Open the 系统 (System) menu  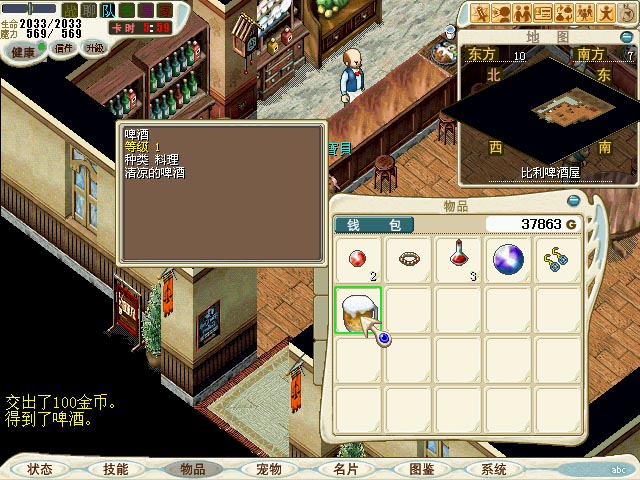494,469
